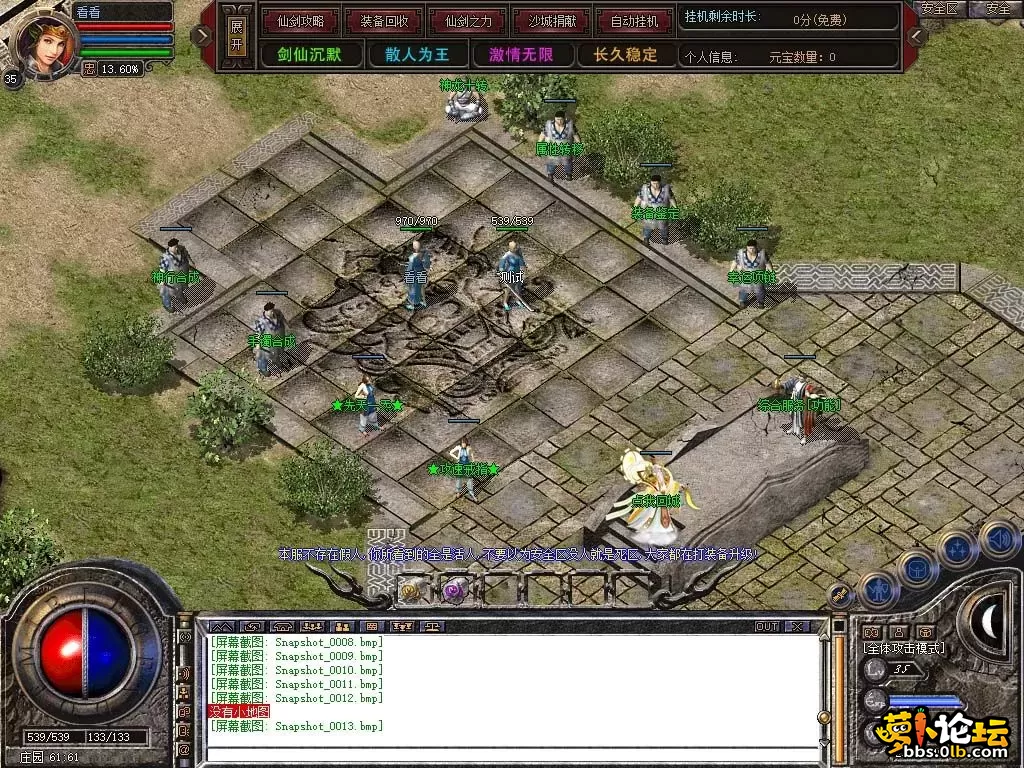The image size is (1024, 768).
Task: Click the player portrait avatar
Action: click(44, 40)
